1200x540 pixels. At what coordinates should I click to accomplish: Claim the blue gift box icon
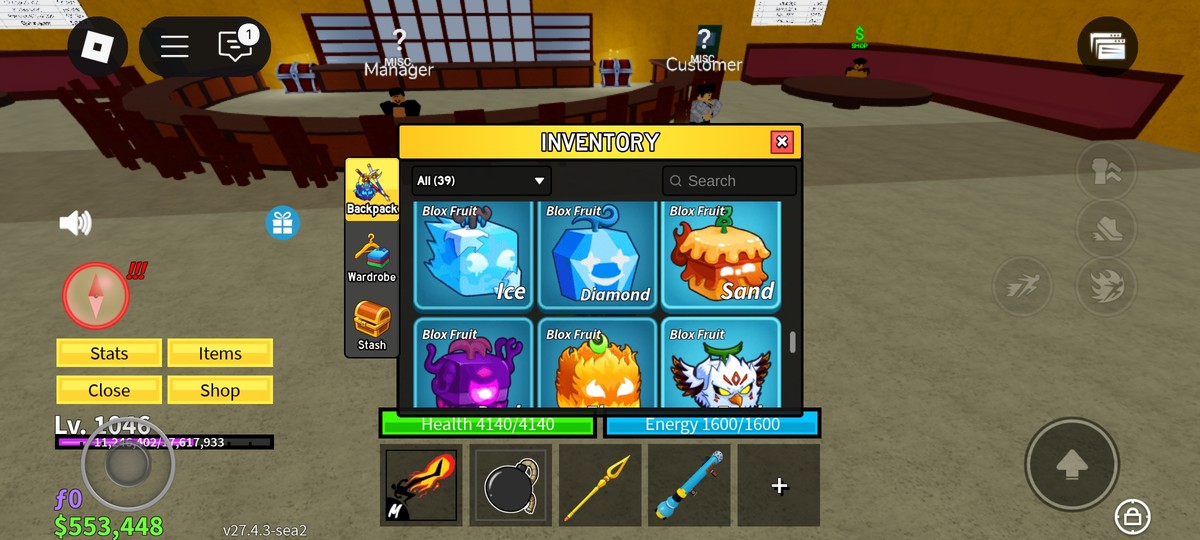tap(283, 222)
